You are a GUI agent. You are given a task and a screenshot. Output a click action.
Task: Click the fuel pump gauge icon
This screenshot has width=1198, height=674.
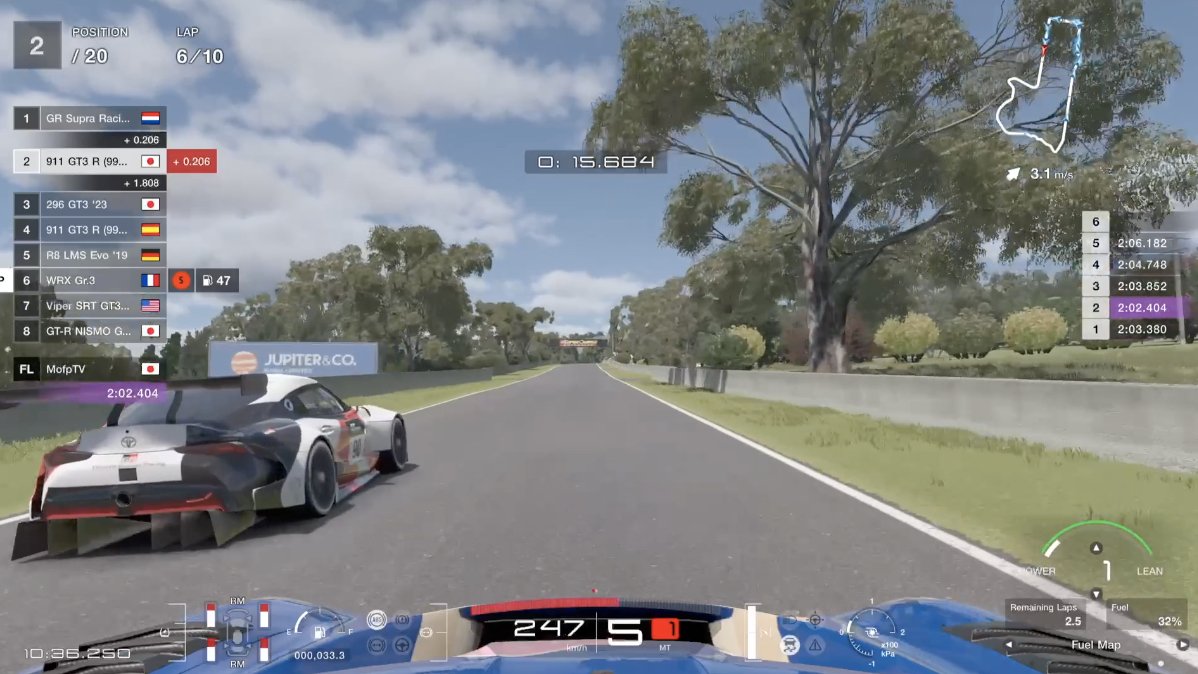click(319, 630)
